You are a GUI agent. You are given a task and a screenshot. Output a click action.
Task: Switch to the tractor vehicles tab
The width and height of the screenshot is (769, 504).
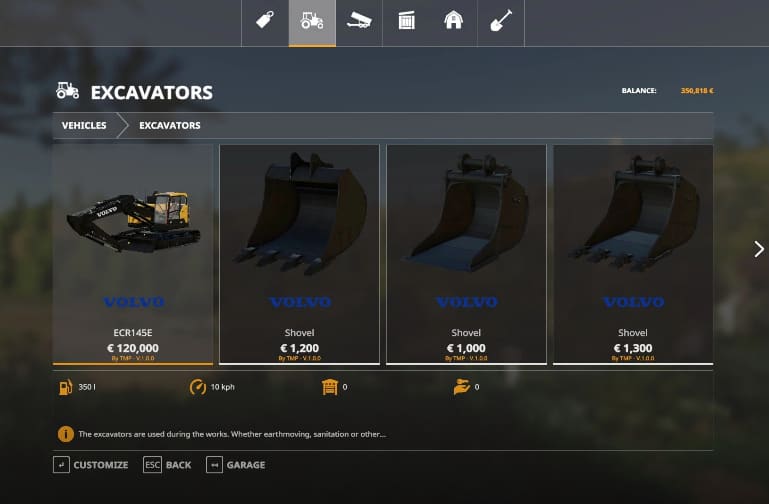[x=312, y=22]
